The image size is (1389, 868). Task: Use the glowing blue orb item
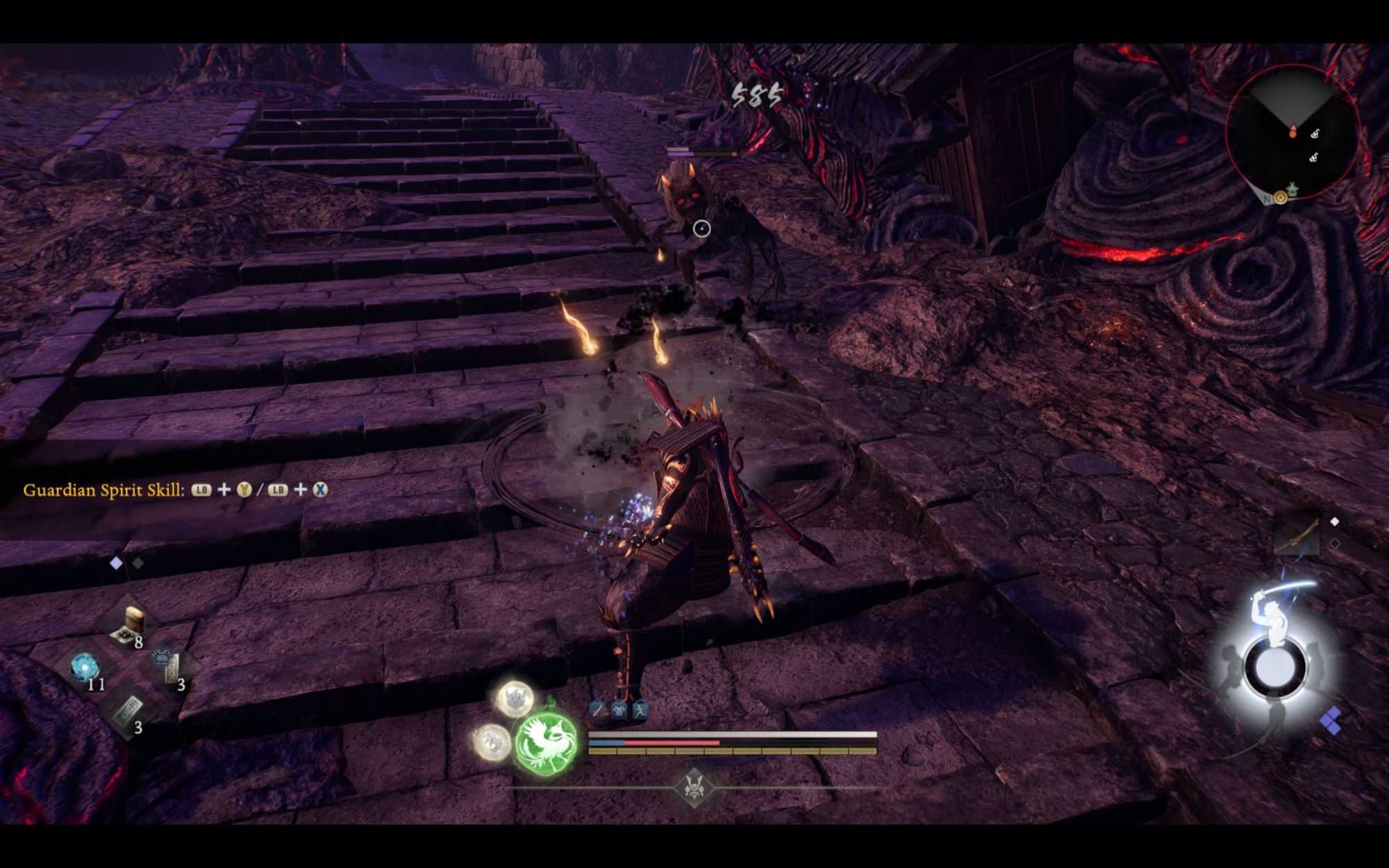point(86,668)
